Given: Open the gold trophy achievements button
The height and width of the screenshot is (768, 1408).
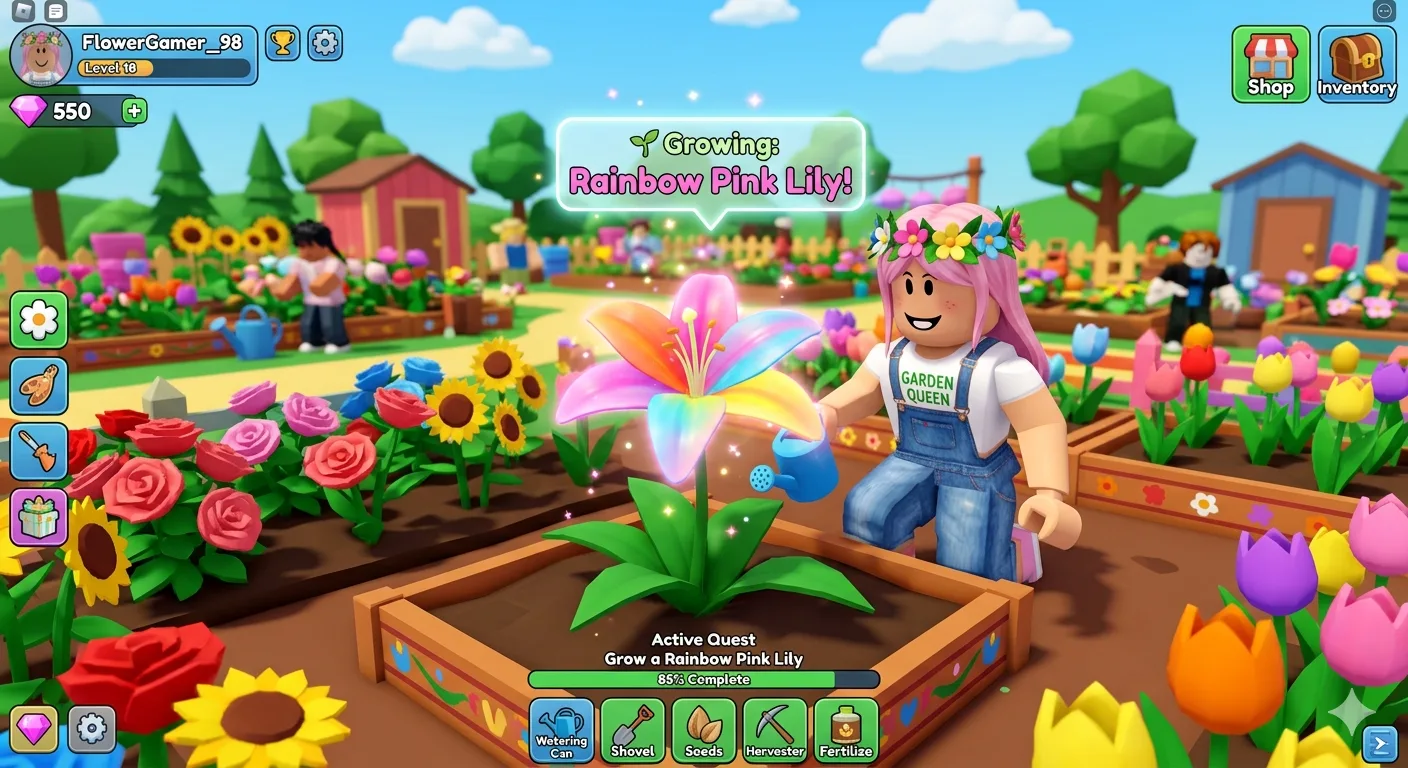Looking at the screenshot, I should 283,43.
